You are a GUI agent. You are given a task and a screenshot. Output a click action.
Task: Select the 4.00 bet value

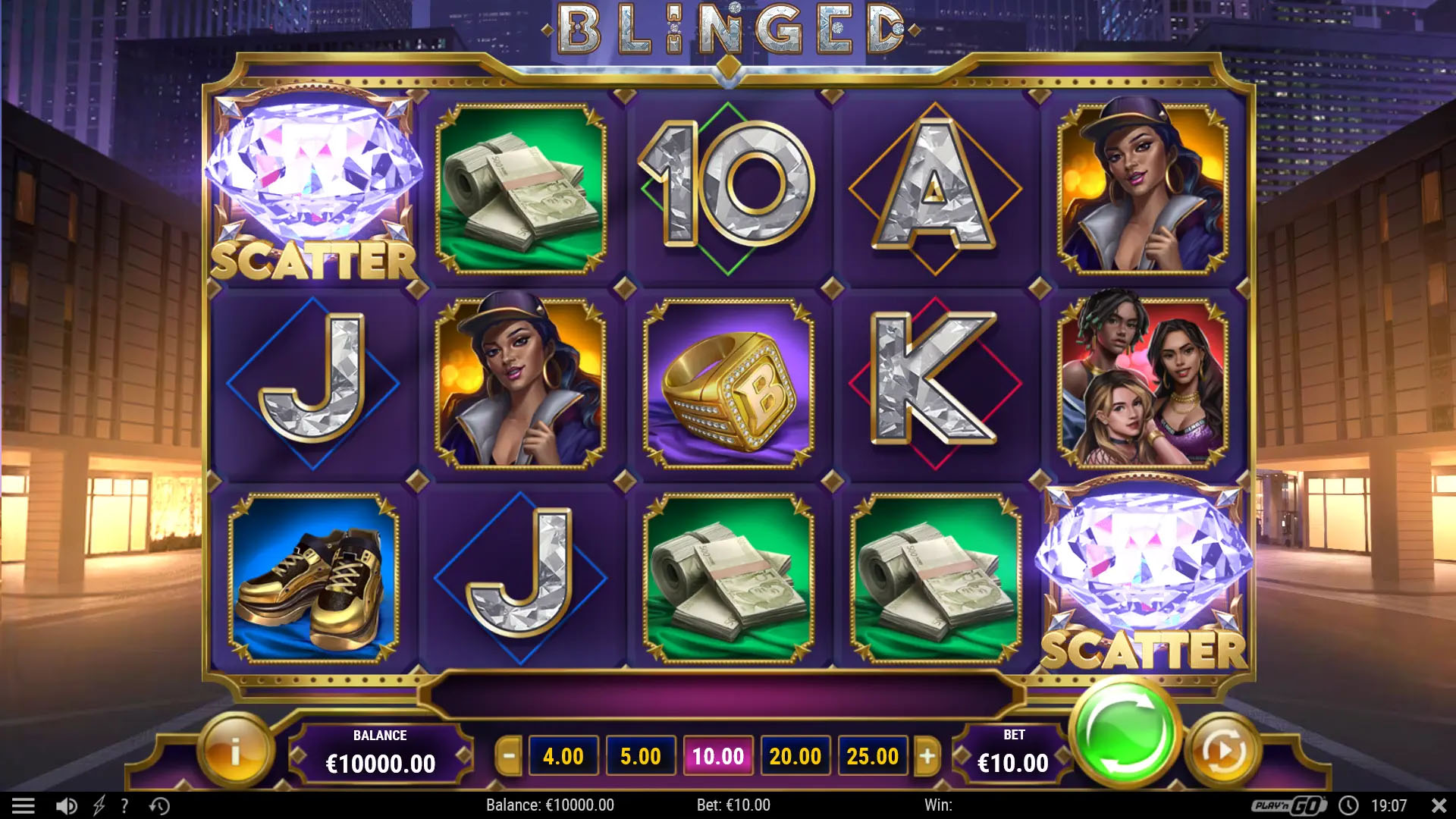(x=563, y=756)
